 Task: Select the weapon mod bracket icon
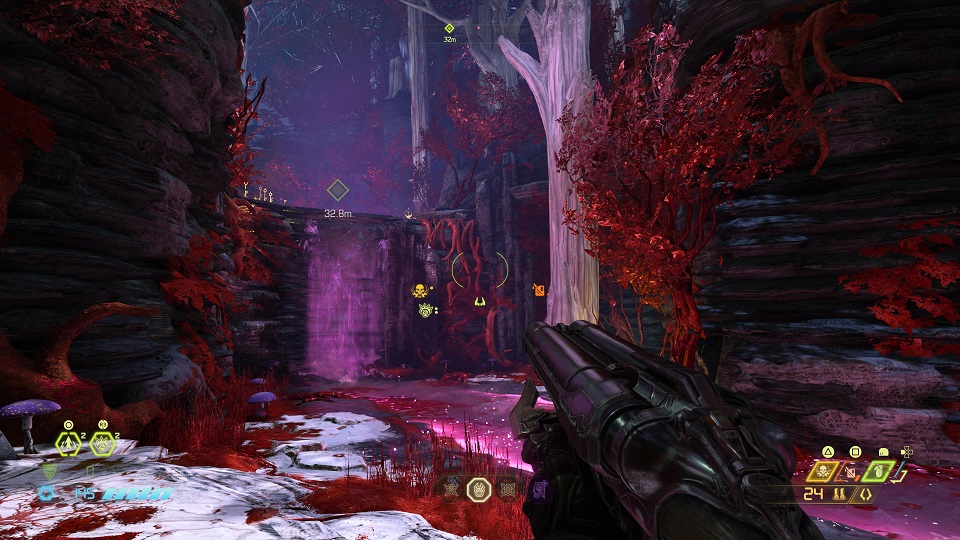click(865, 494)
